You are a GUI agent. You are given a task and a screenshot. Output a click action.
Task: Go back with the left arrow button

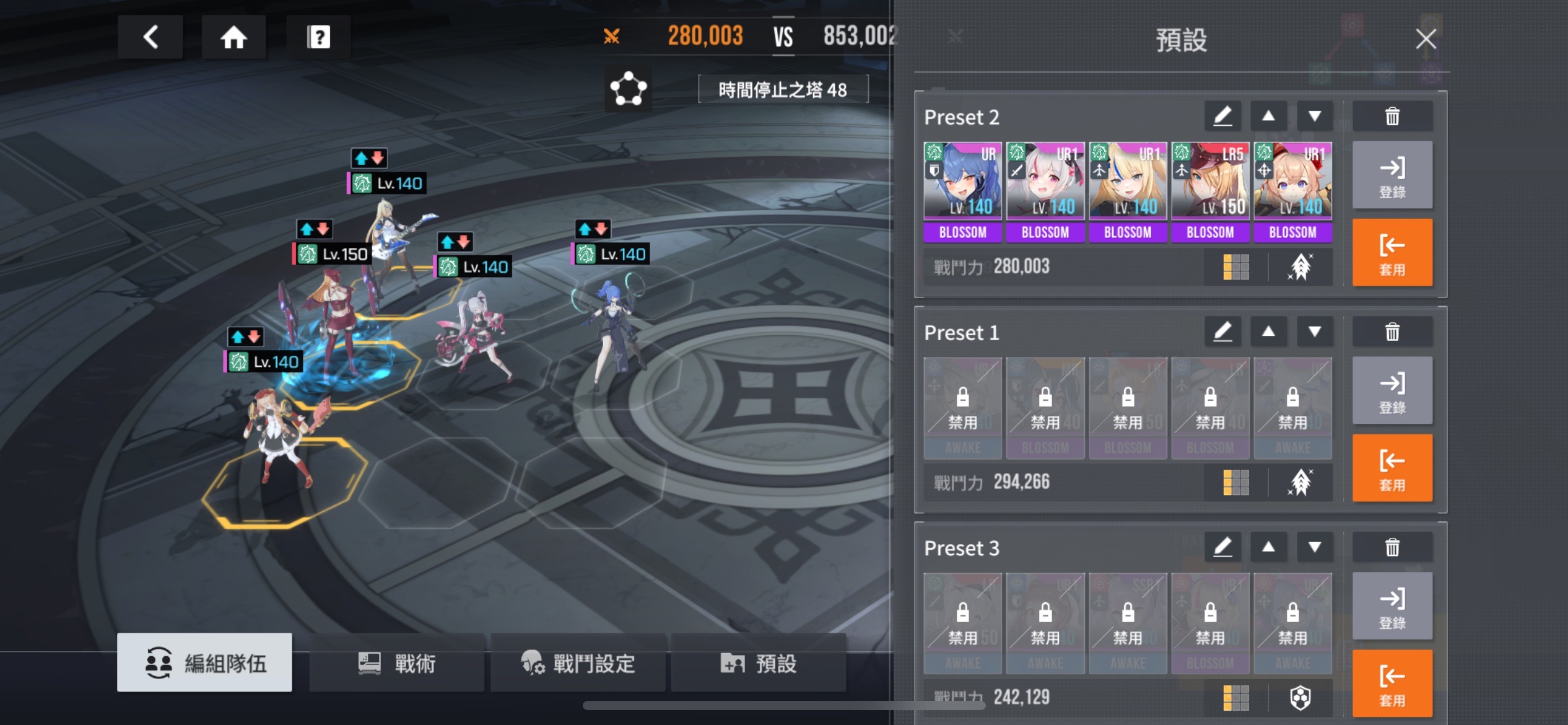coord(150,37)
